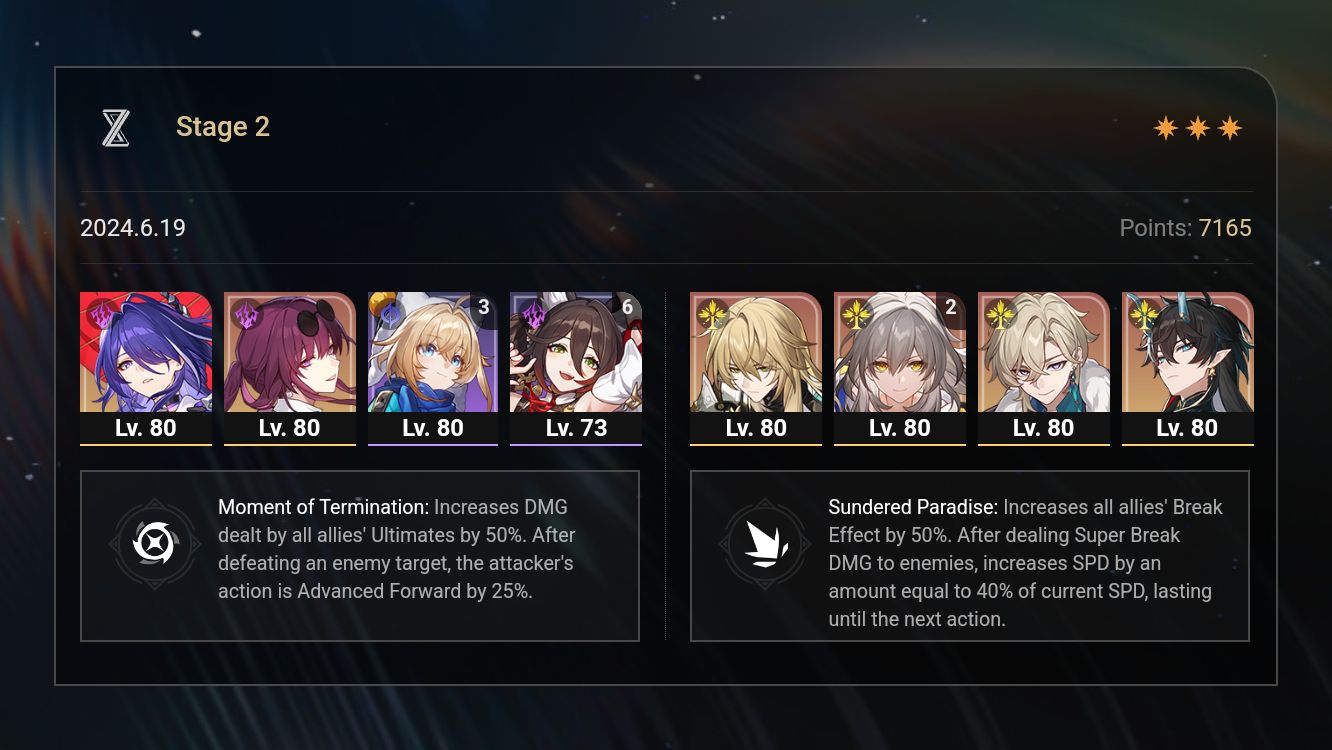Click the 6 eidolon badge on Tingyun's portrait

coord(628,307)
